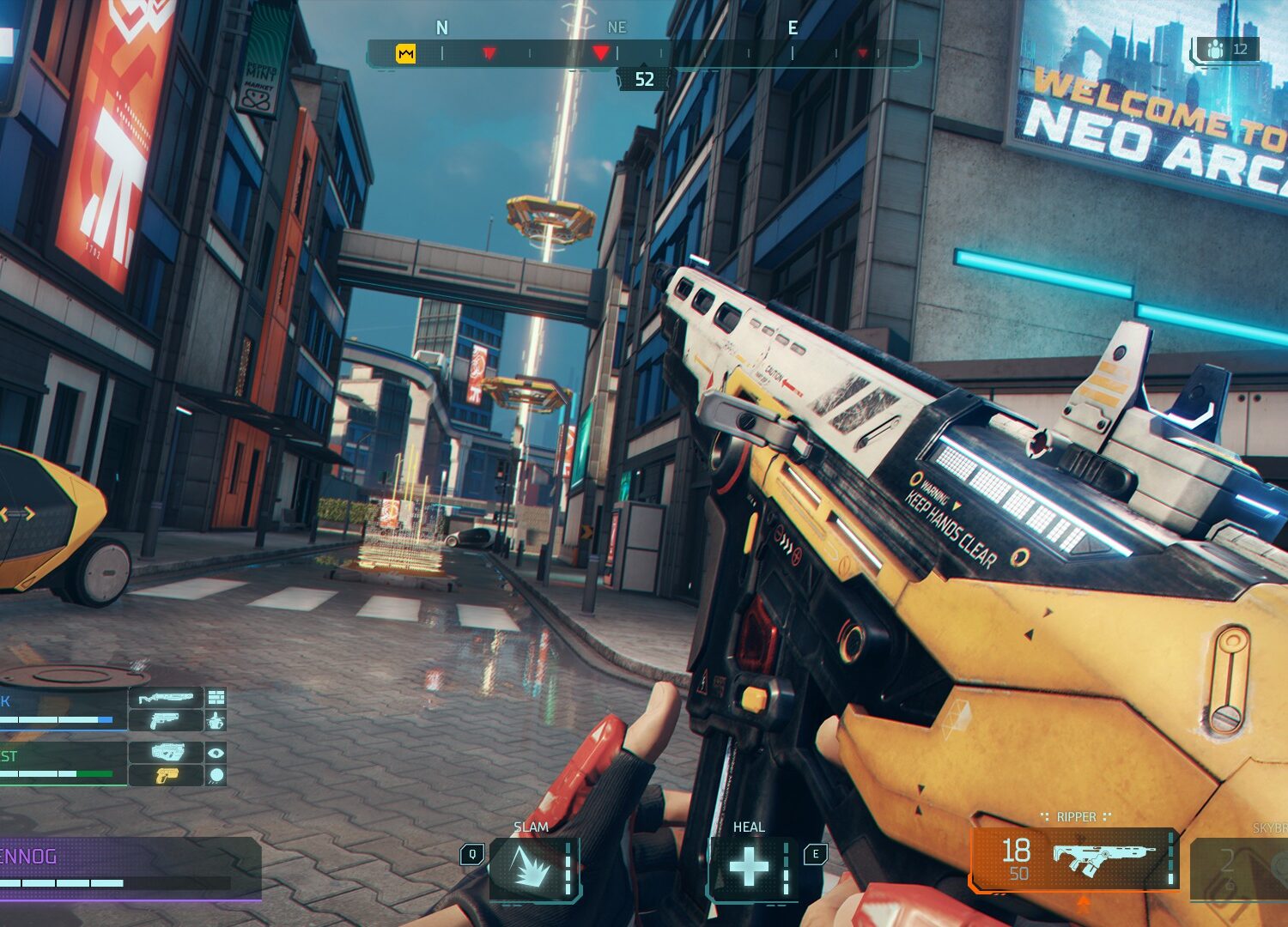Click the teammate's brick wall hack icon

216,697
